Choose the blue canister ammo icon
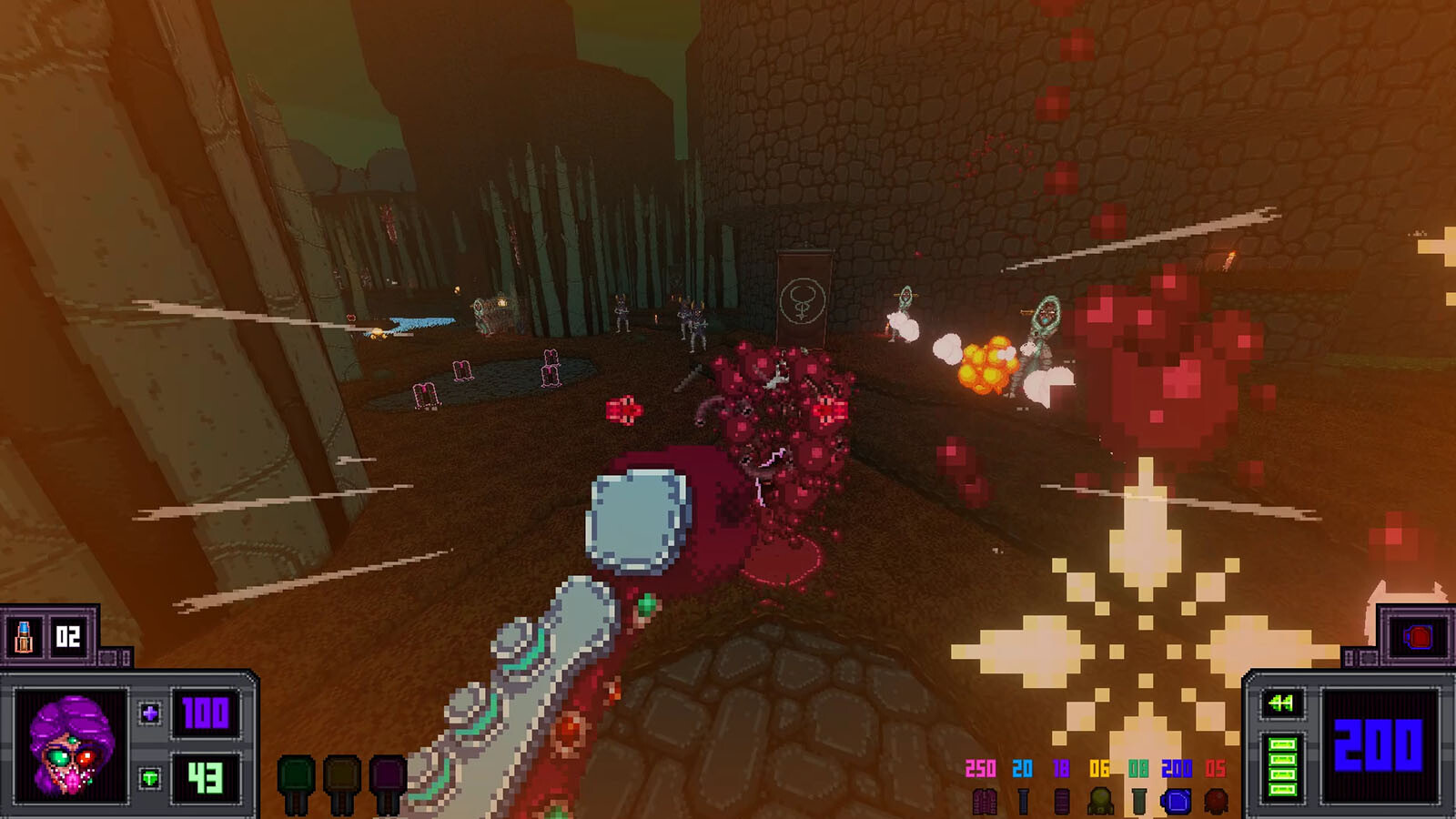1456x819 pixels. (x=1176, y=801)
